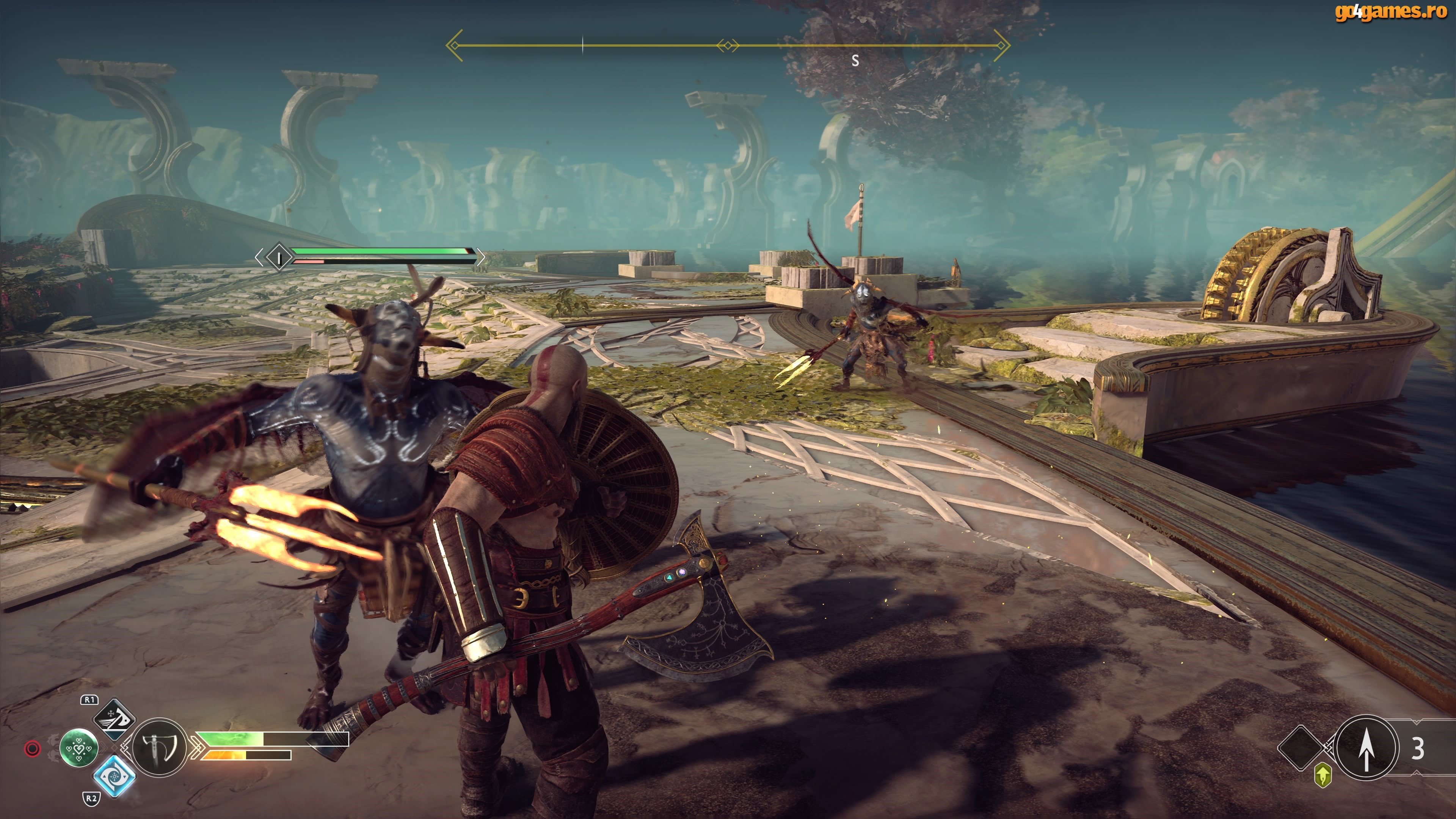Screen dimensions: 1456x819
Task: Activate the light runic axe attack icon
Action: [x=114, y=720]
